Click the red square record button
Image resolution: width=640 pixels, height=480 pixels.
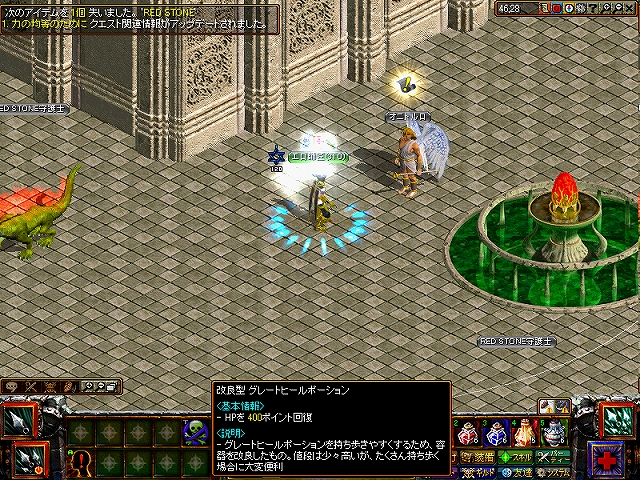[559, 8]
